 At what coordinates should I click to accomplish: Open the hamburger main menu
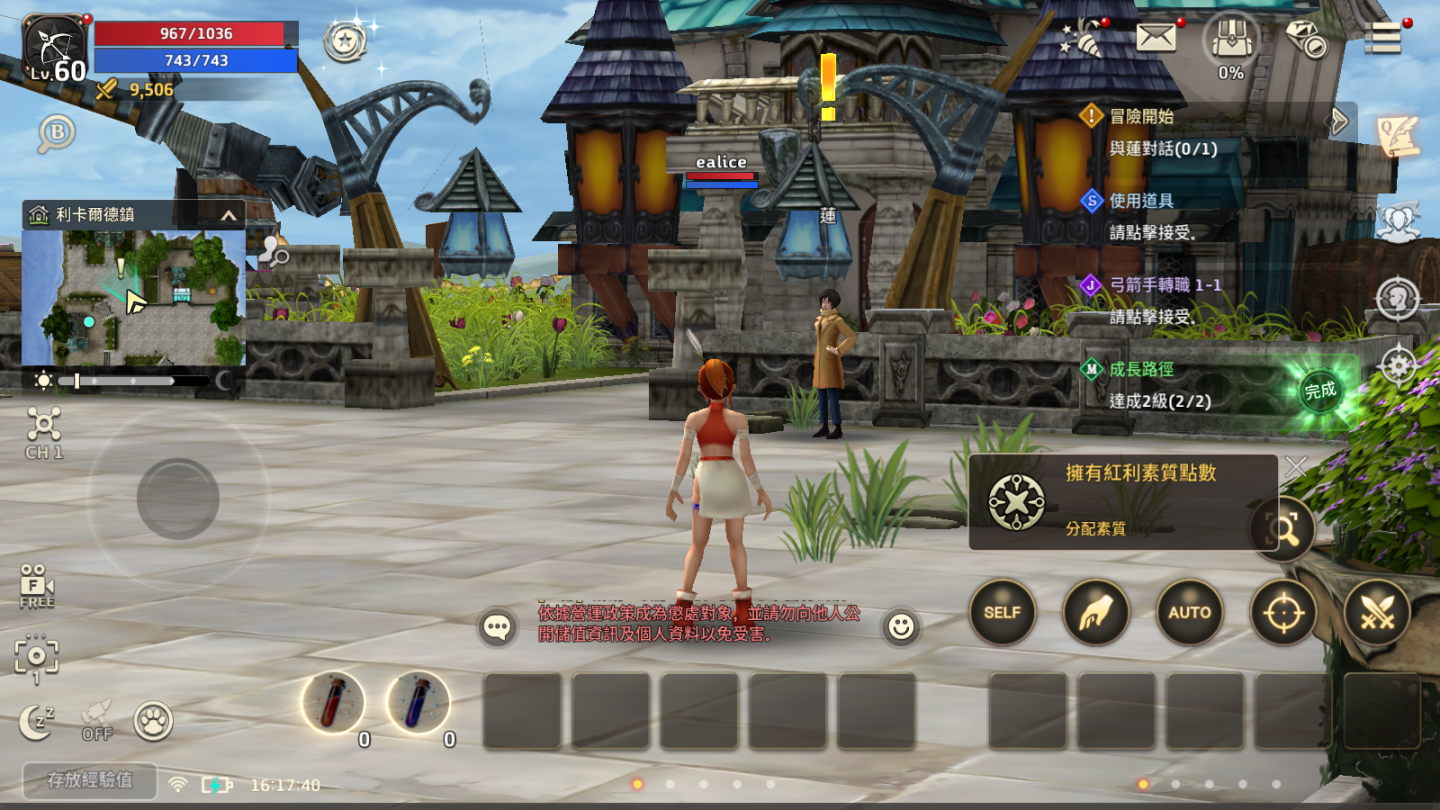click(x=1383, y=38)
